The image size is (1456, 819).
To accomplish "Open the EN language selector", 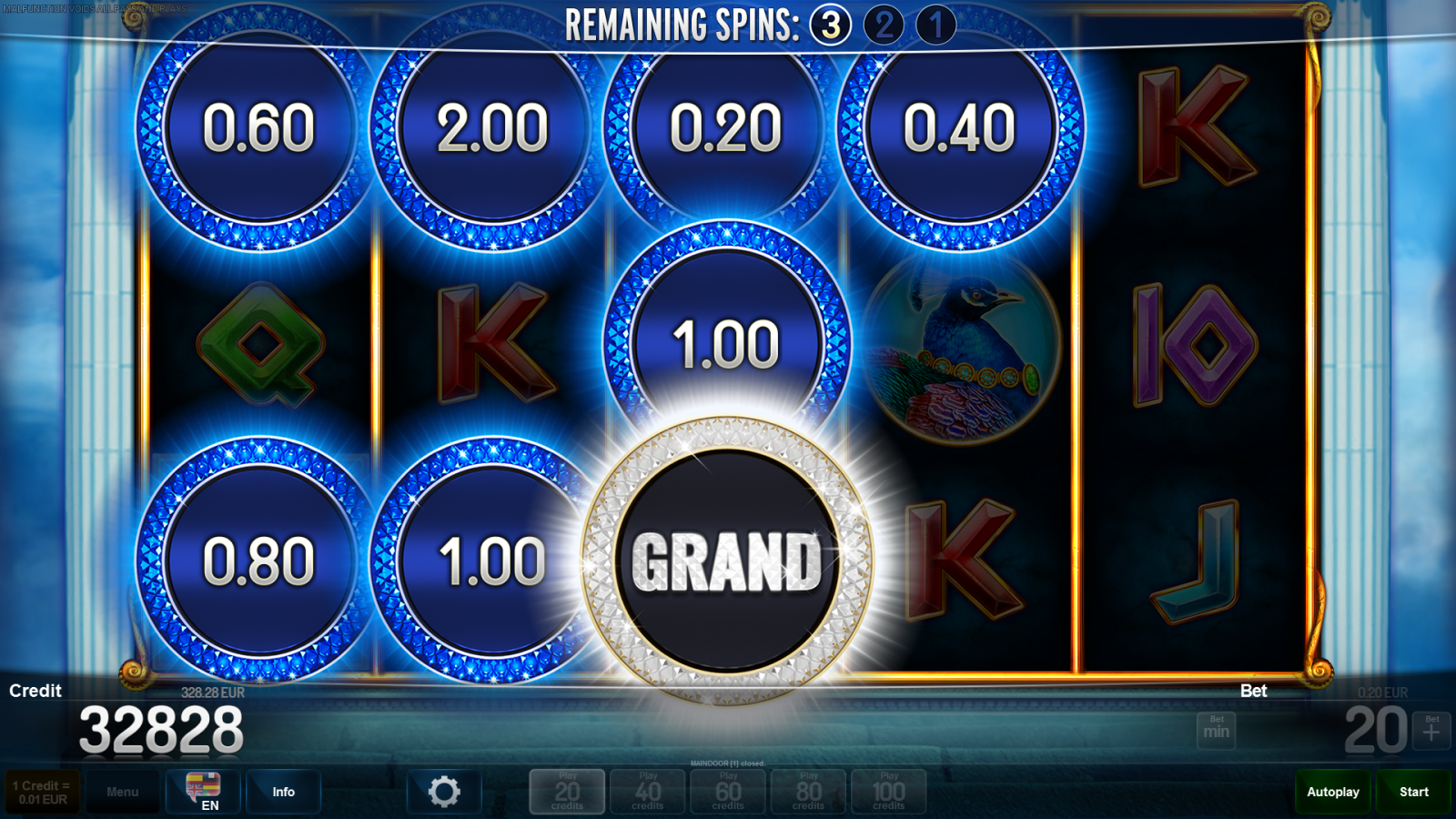I will click(x=202, y=791).
